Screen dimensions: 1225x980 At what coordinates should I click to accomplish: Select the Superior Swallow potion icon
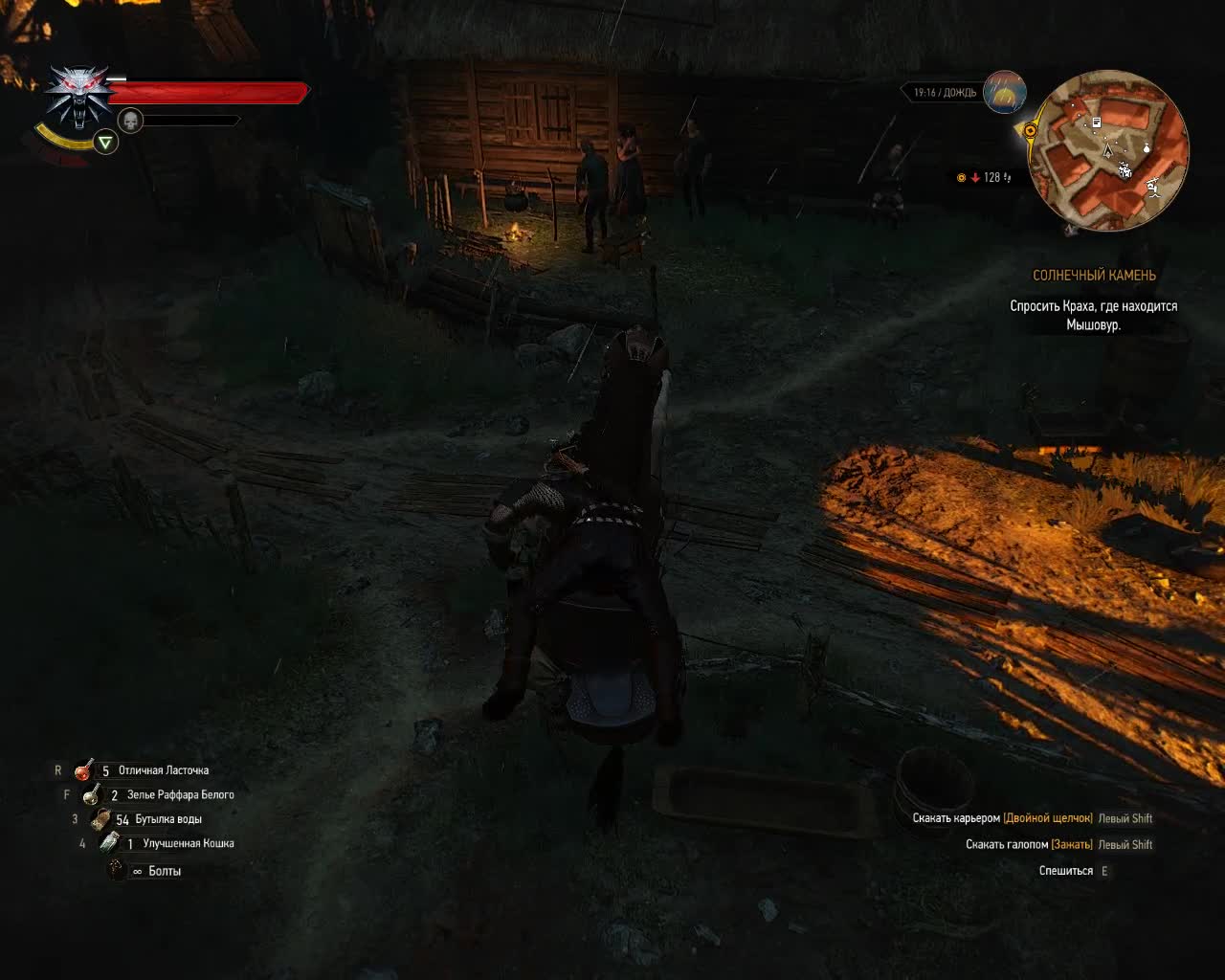click(x=82, y=770)
